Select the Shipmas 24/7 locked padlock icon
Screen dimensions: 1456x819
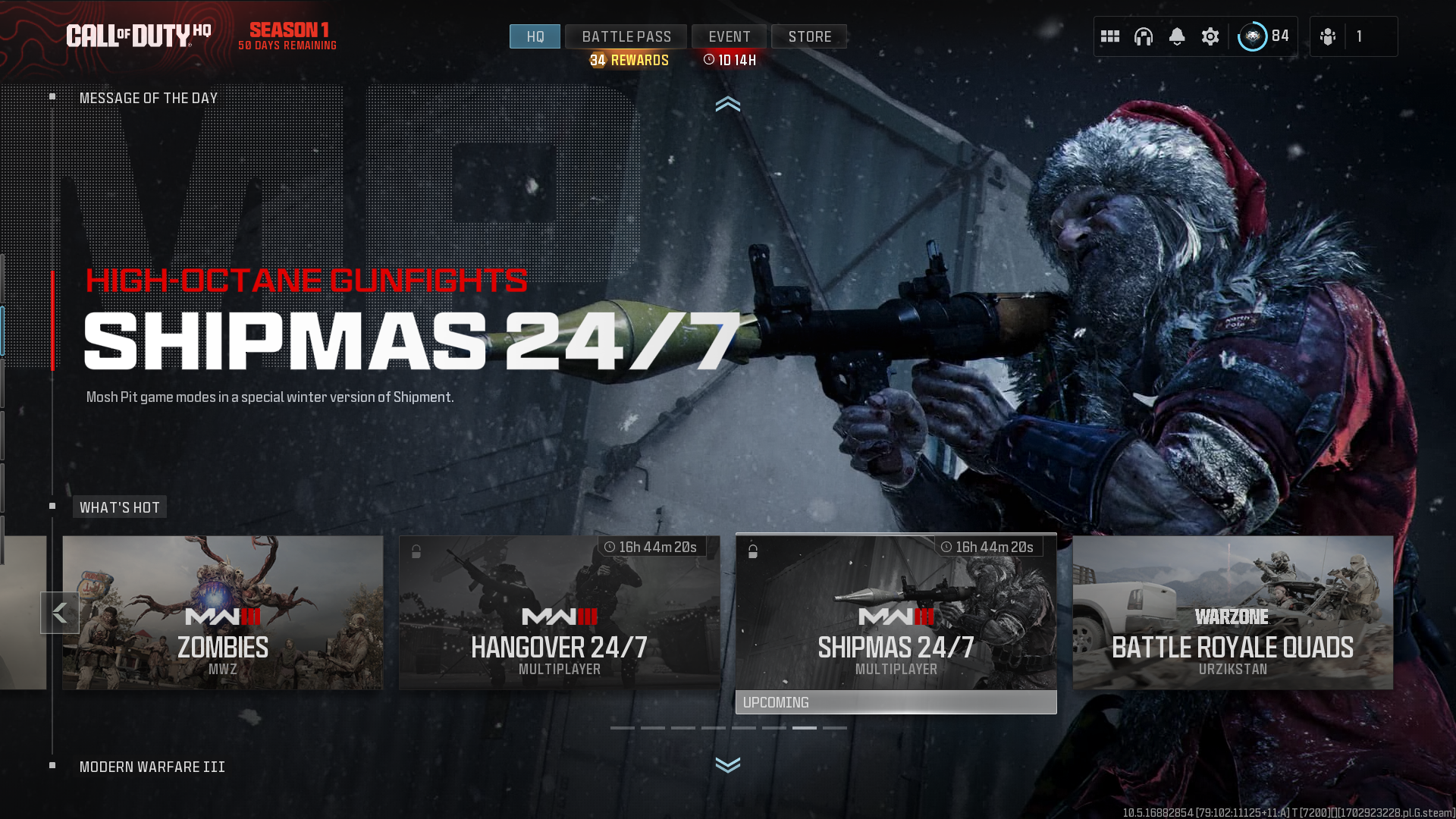coord(753,551)
